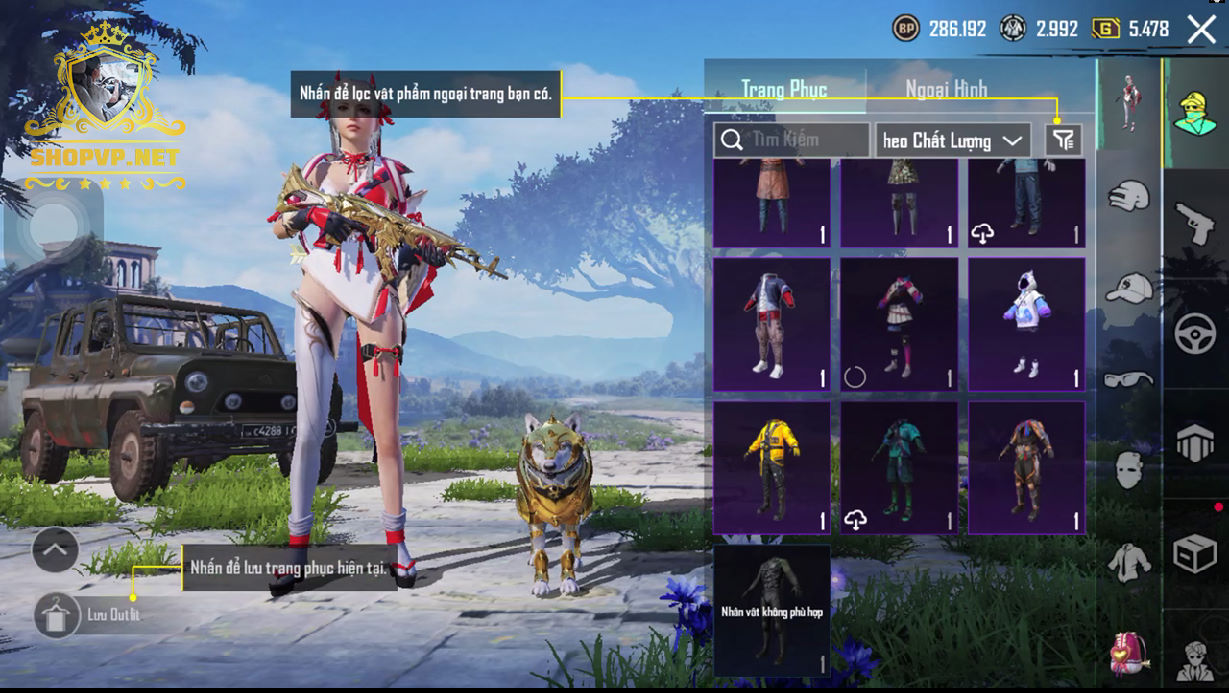The height and width of the screenshot is (693, 1229).
Task: Open the pink backpack category
Action: coord(1129,655)
